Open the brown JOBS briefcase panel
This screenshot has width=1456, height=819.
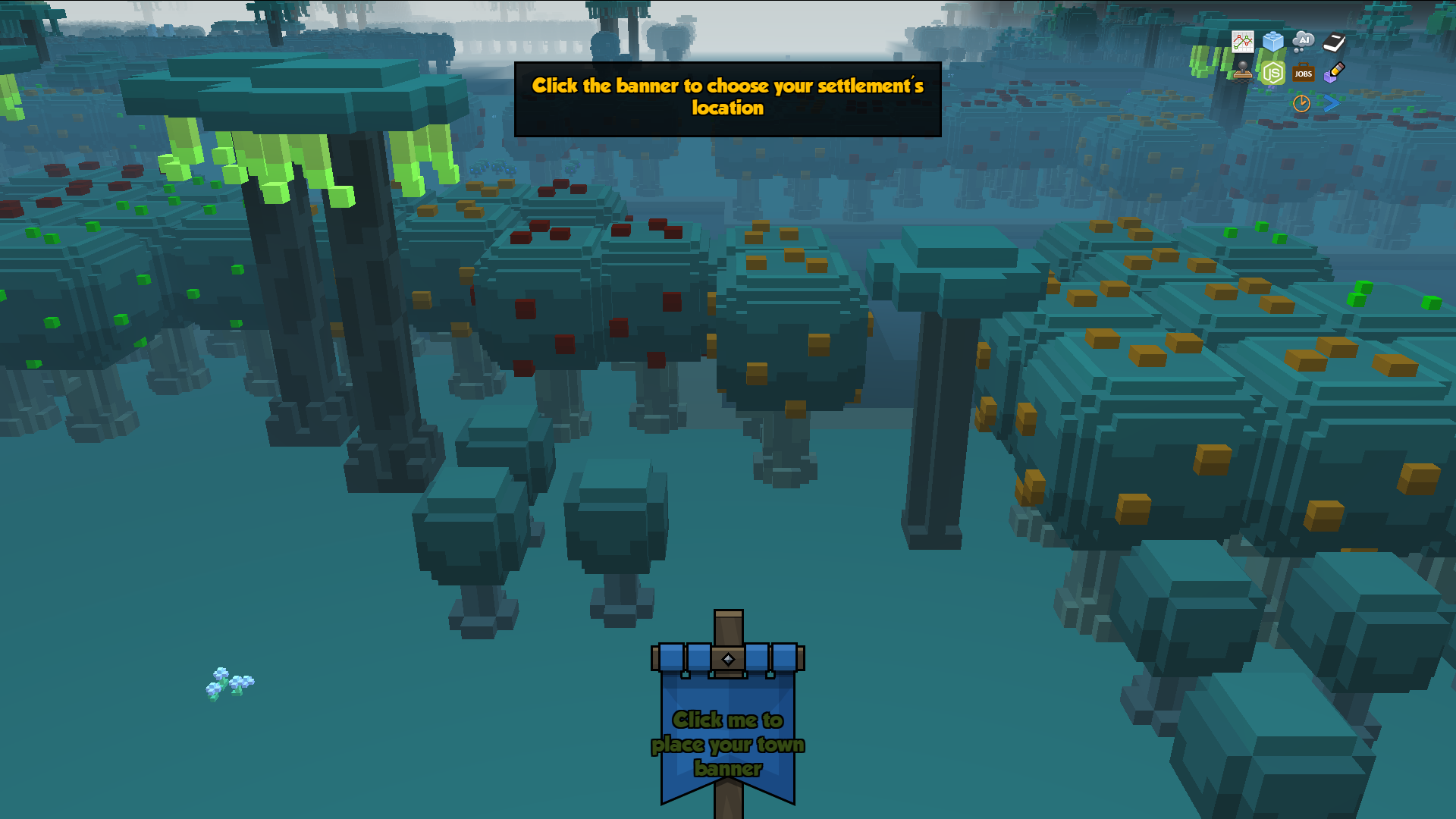click(1304, 73)
